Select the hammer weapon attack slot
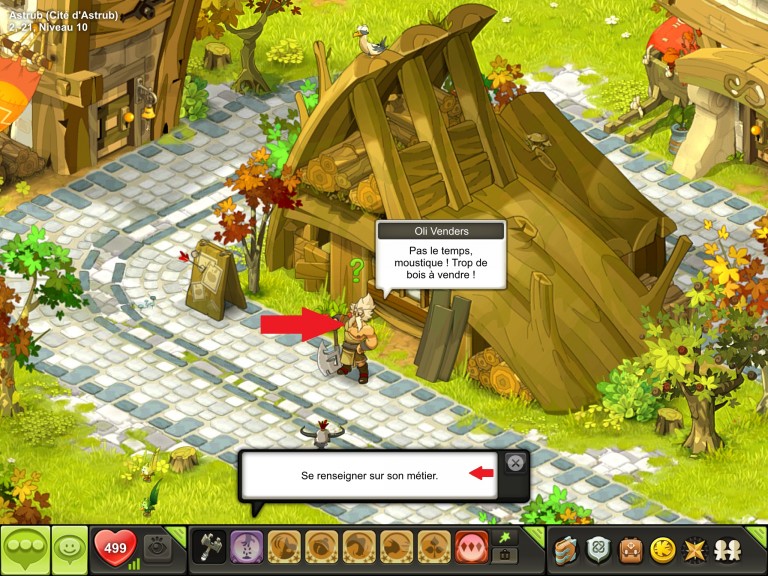This screenshot has width=768, height=576. coord(209,548)
